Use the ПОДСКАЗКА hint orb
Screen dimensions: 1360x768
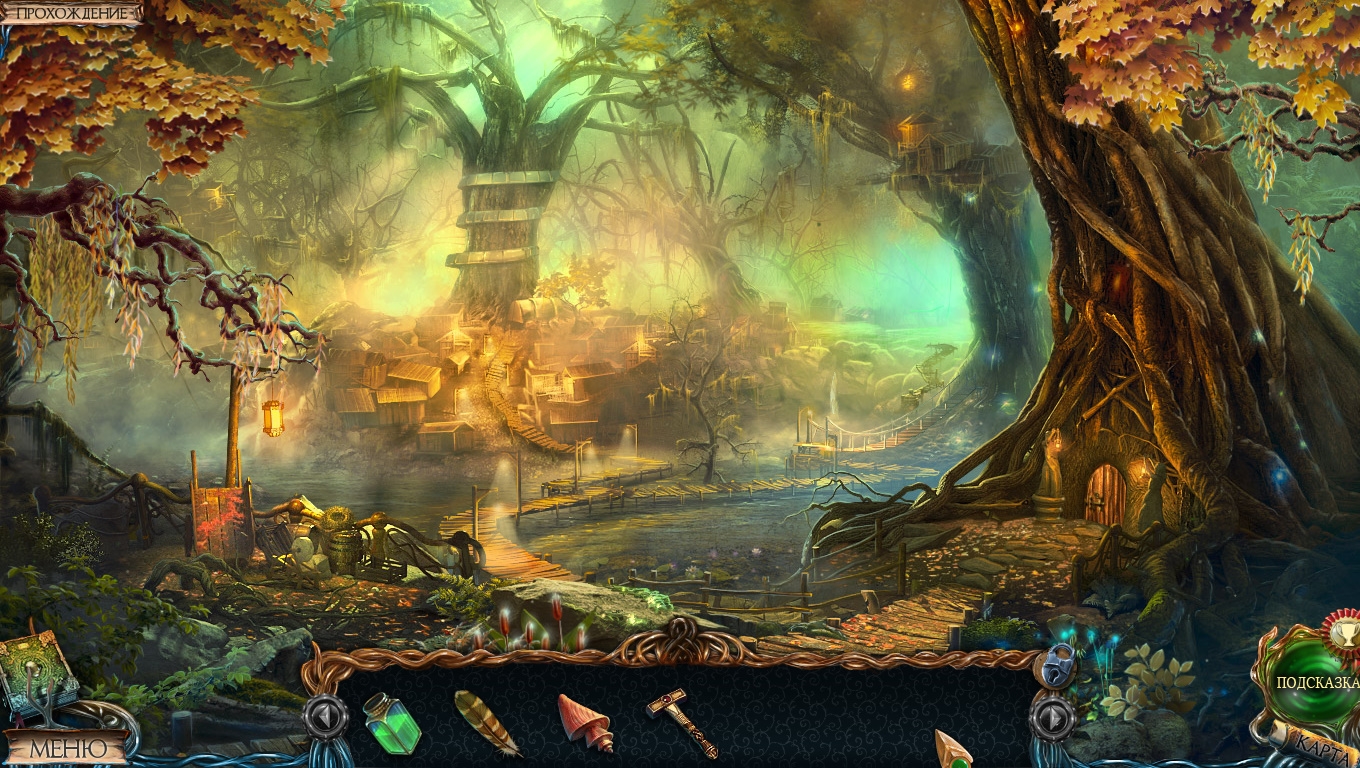pyautogui.click(x=1312, y=682)
